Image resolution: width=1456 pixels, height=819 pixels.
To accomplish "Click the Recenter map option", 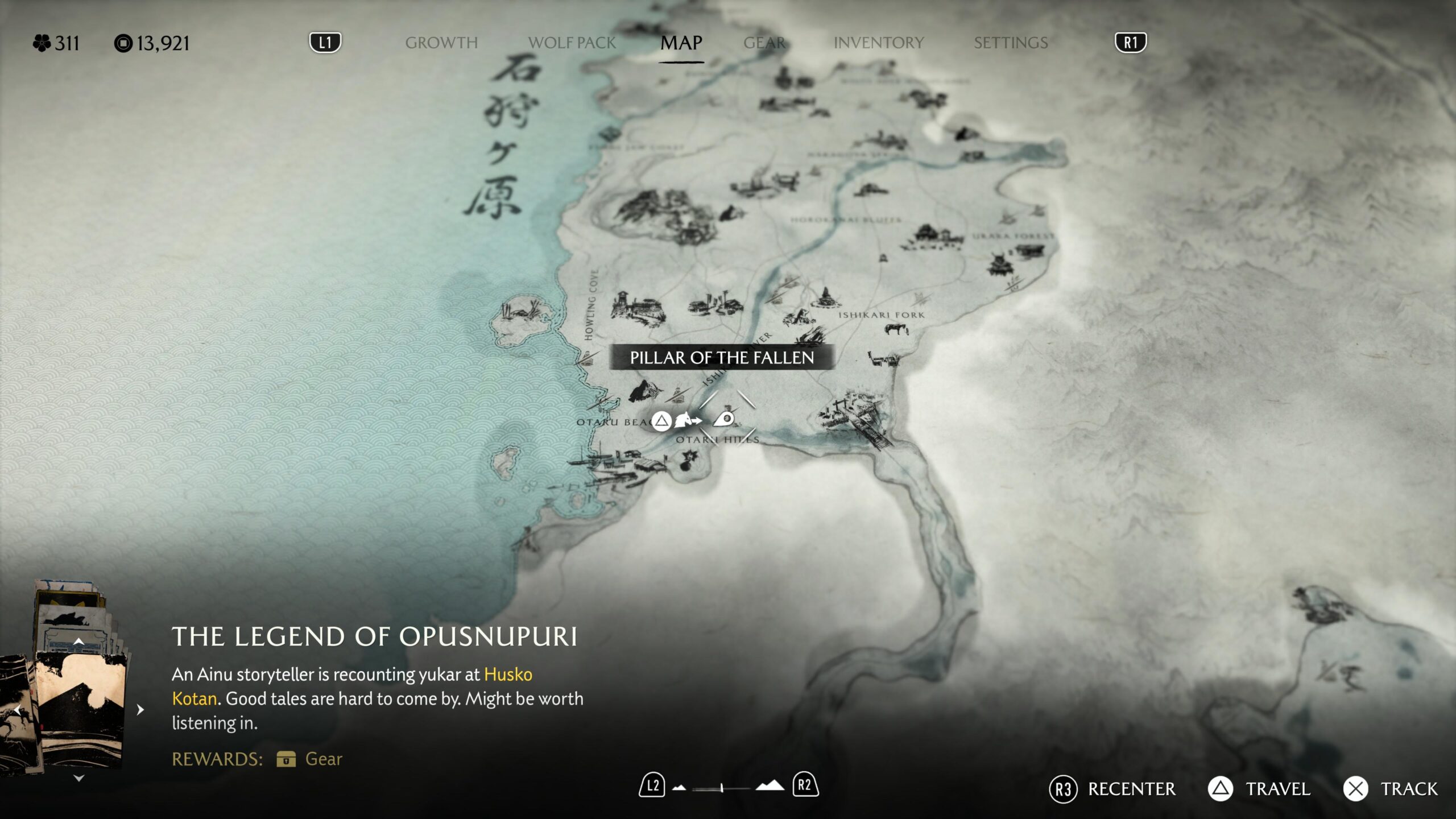I will click(x=1114, y=789).
